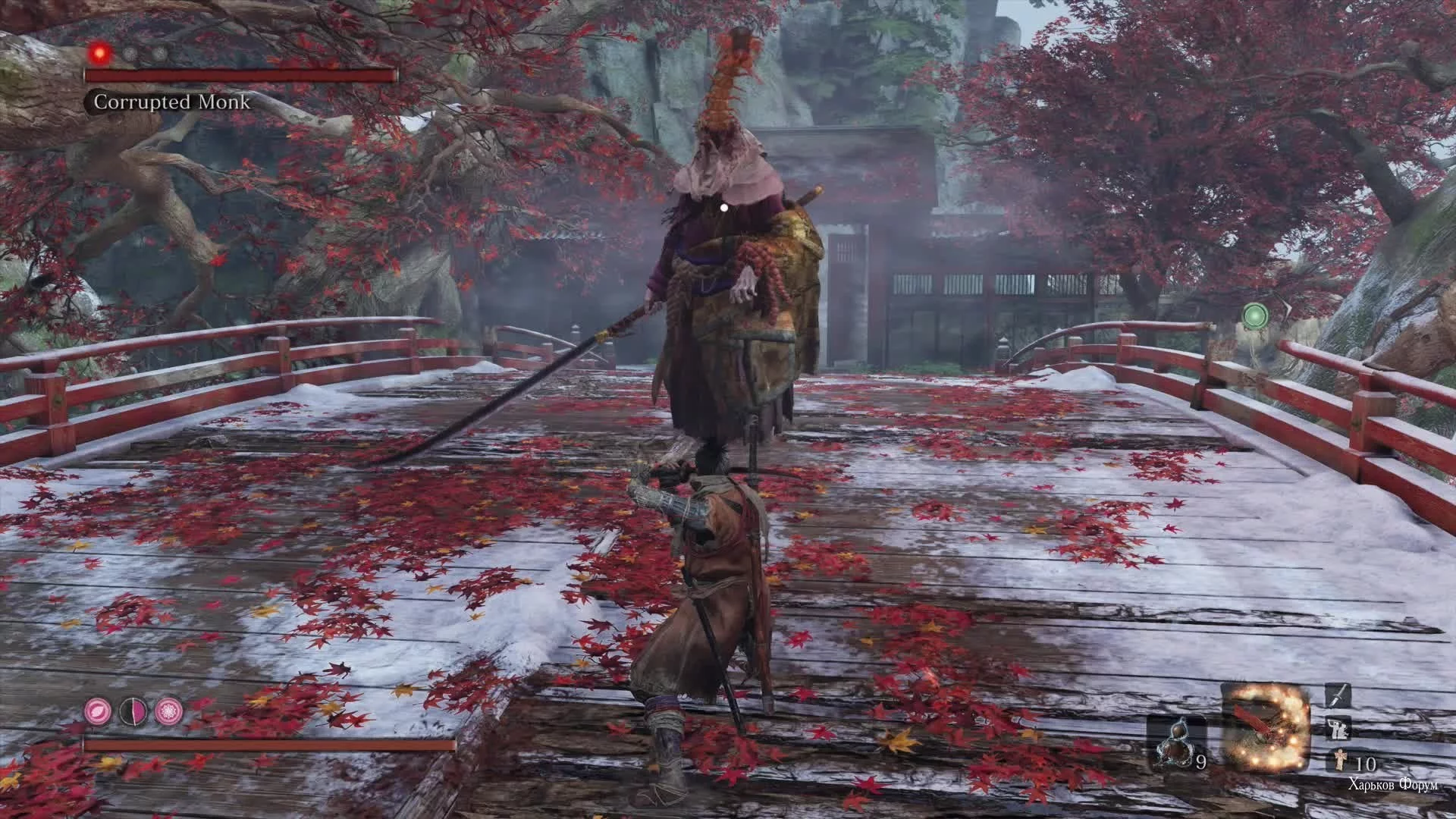Click the red boss deathblow marker
This screenshot has width=1456, height=819.
click(99, 52)
